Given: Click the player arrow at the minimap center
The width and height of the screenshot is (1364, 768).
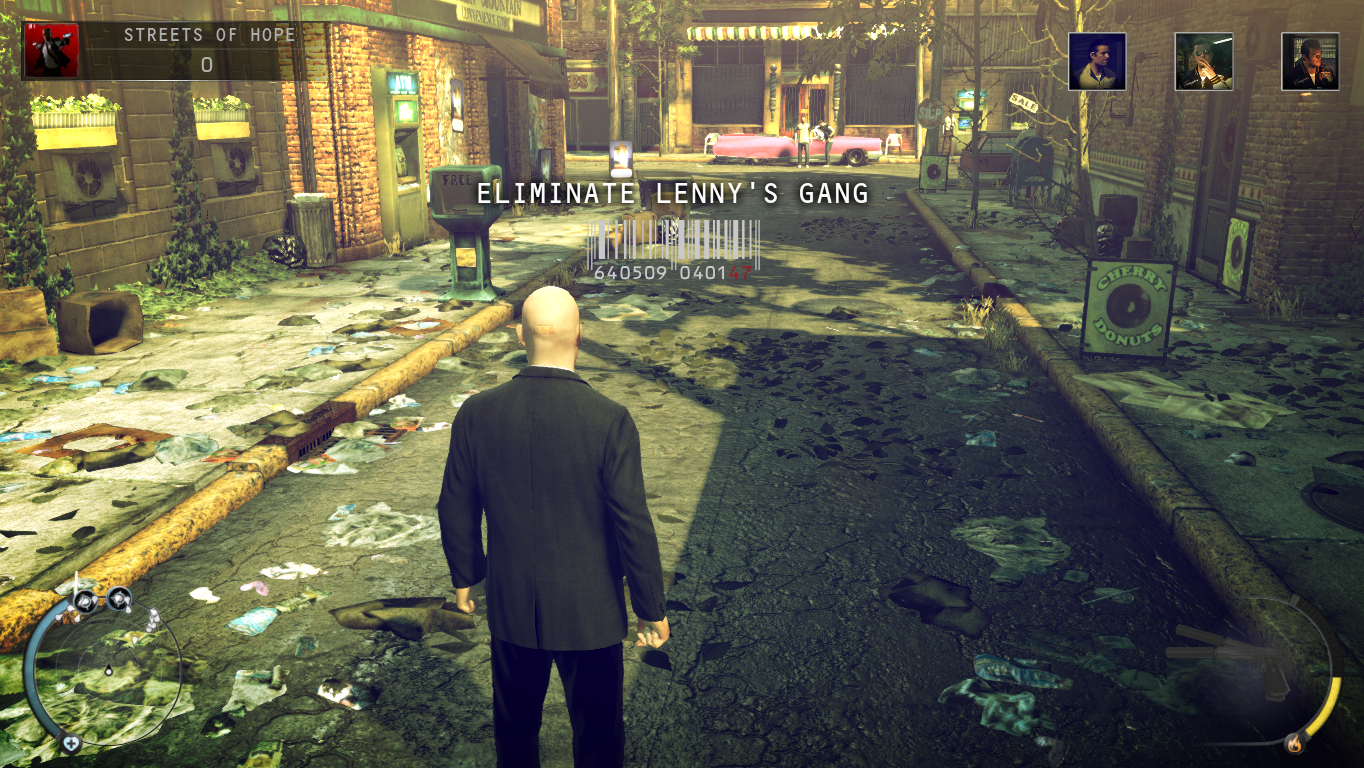Looking at the screenshot, I should pos(109,671).
